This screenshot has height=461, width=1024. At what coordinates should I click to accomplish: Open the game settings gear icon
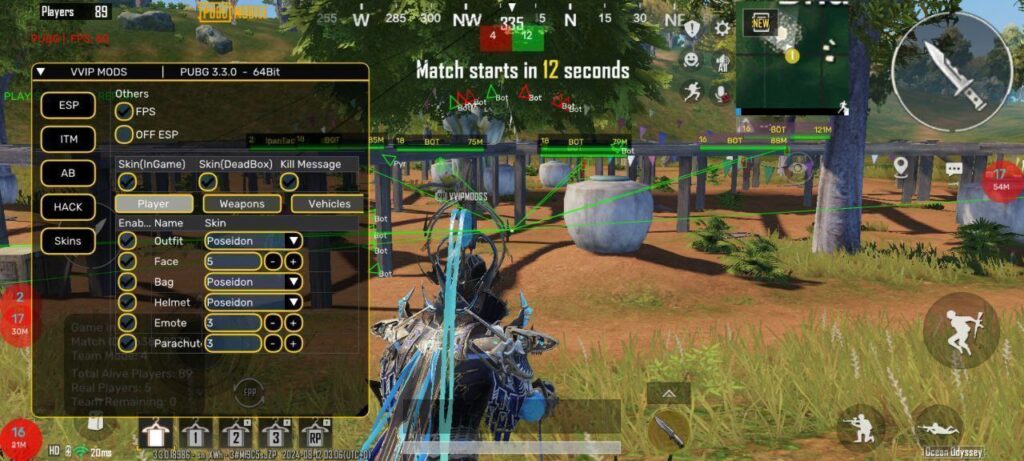(x=722, y=28)
